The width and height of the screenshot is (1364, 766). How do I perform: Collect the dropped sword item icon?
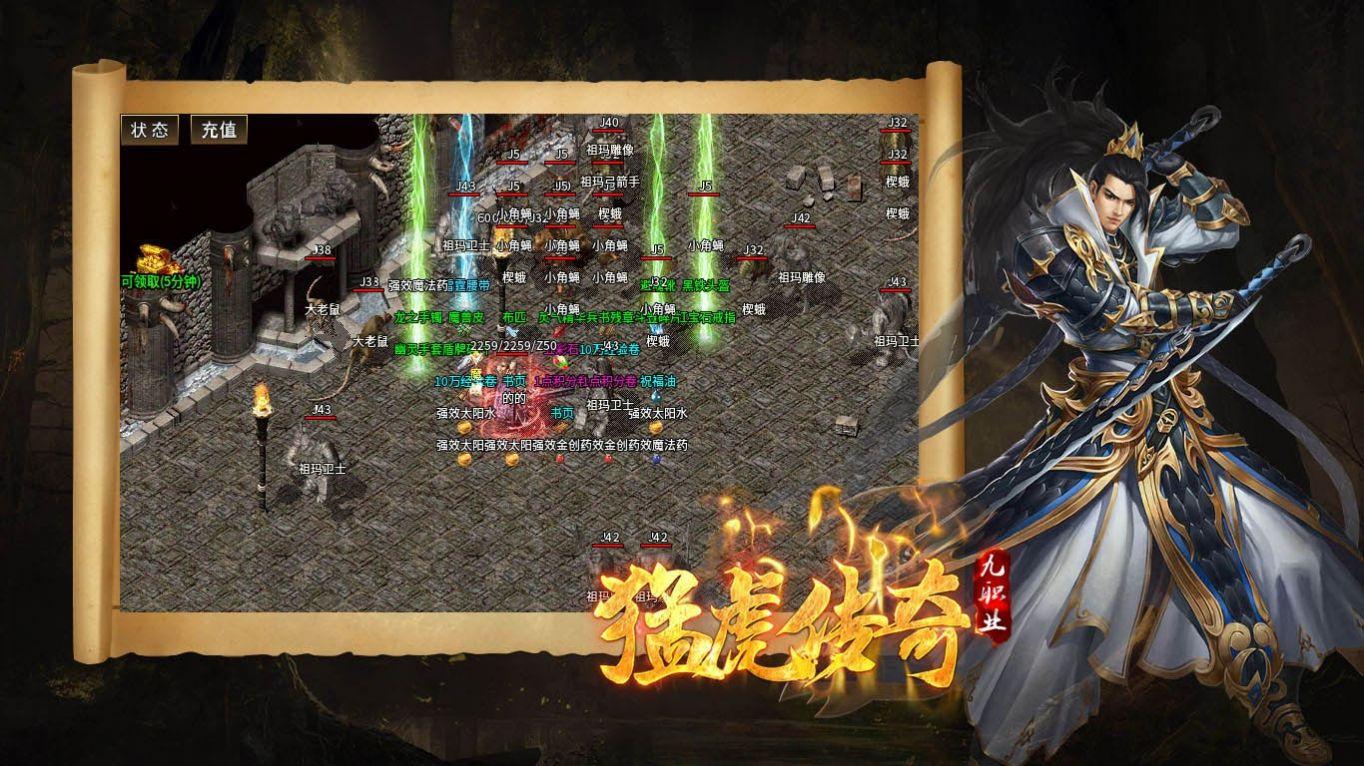click(466, 361)
